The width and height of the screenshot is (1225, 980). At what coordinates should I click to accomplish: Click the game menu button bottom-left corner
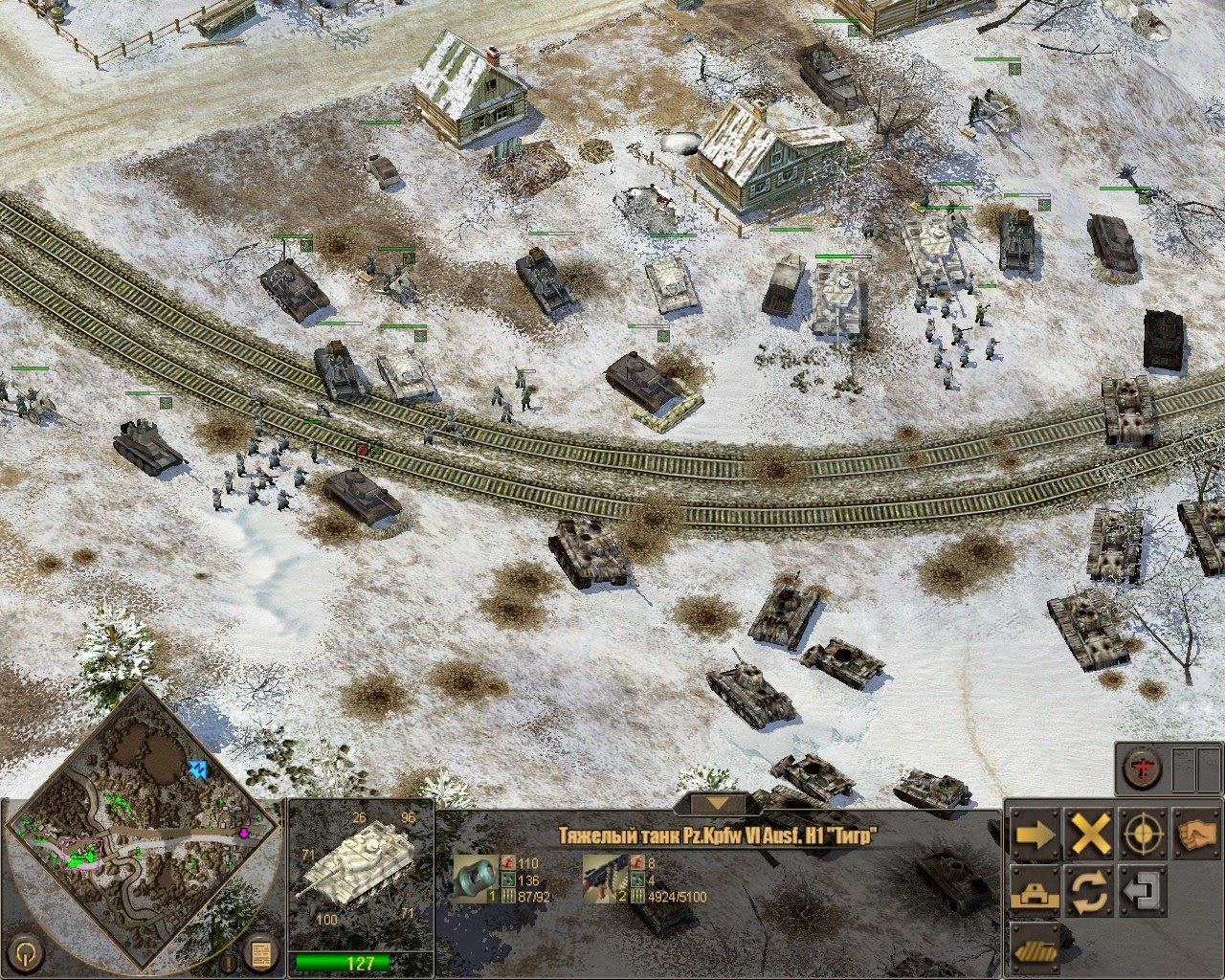coord(27,955)
